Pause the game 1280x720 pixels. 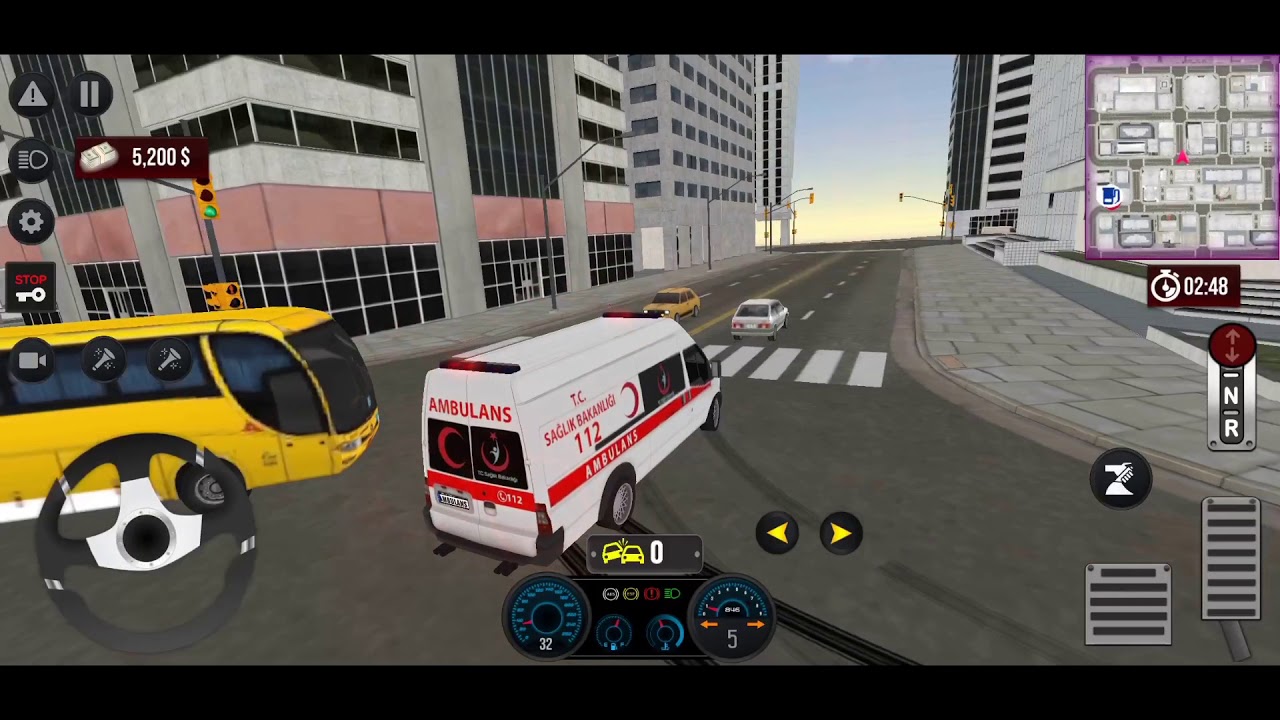(89, 95)
